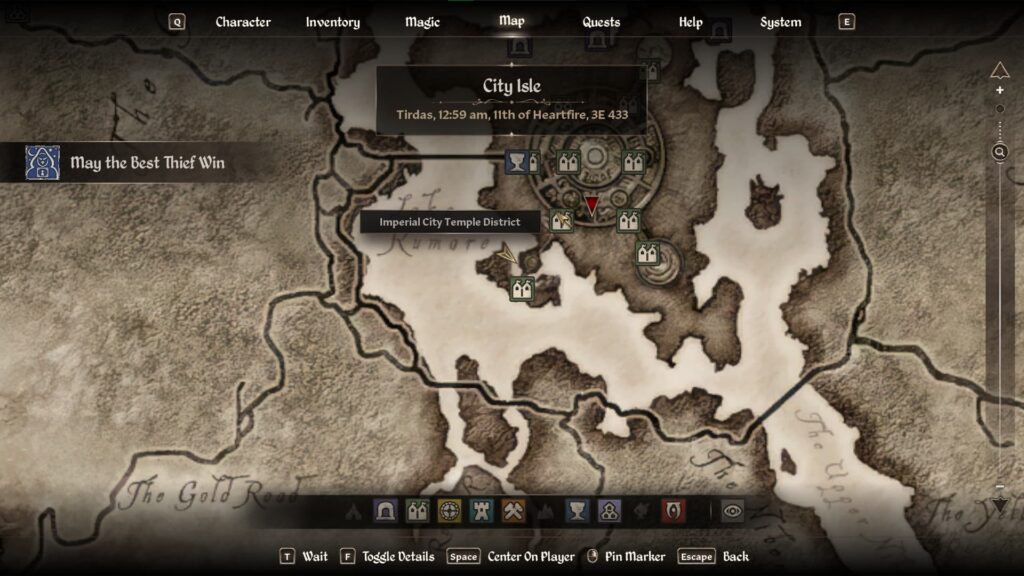Click the map zoom slider handle

point(999,152)
